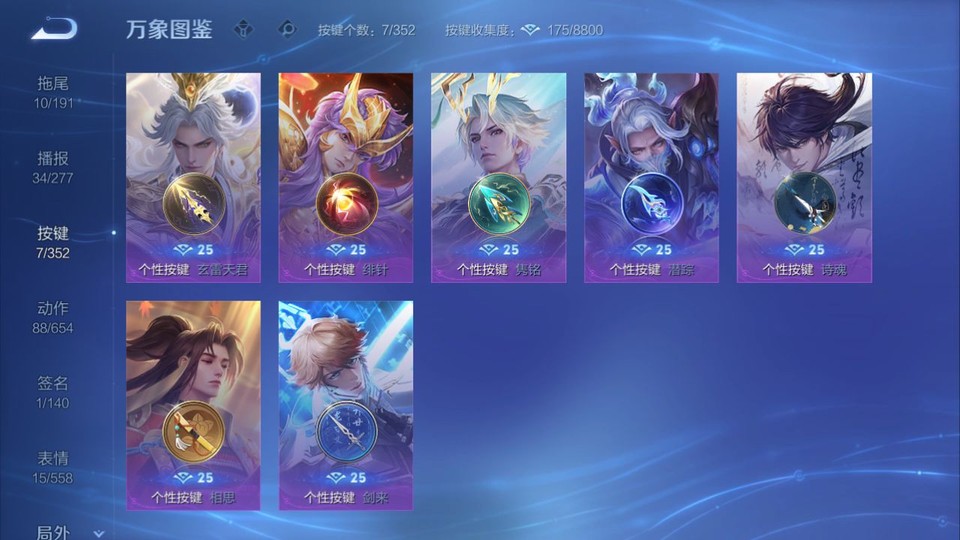Image resolution: width=960 pixels, height=540 pixels.
Task: Open the 隽铭 custom button card
Action: pos(498,177)
